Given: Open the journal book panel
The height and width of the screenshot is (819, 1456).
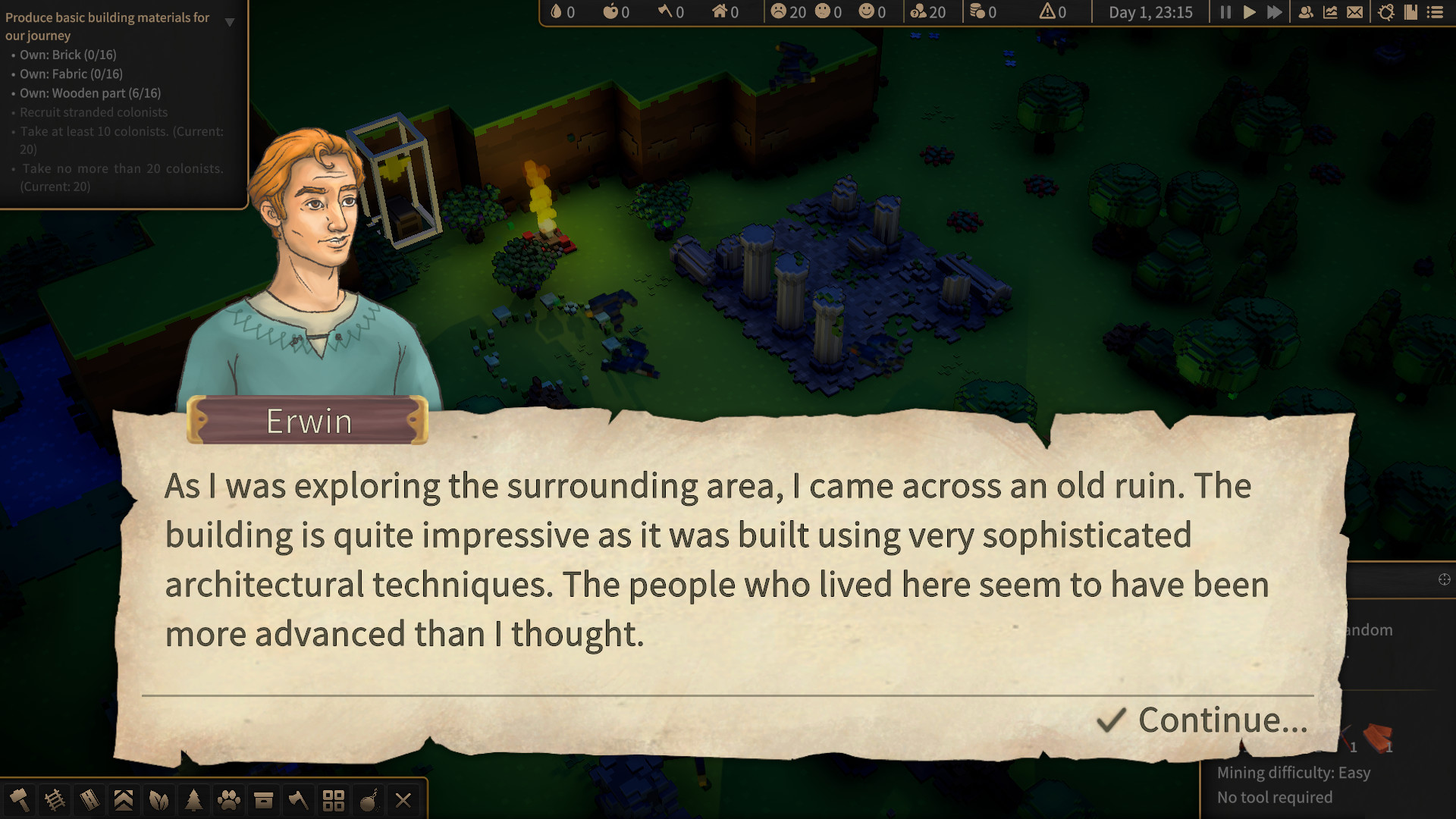Looking at the screenshot, I should click(x=1411, y=12).
